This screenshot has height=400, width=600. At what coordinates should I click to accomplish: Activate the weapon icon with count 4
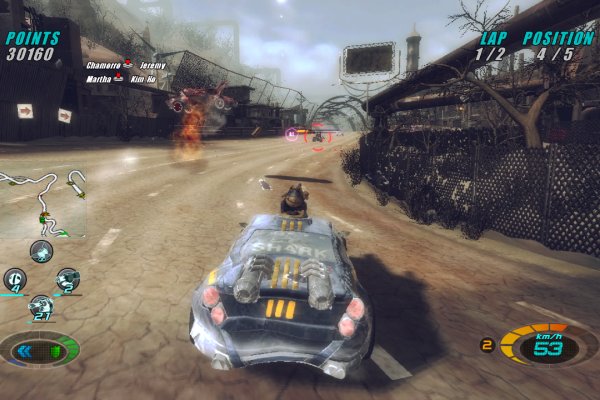pyautogui.click(x=15, y=279)
